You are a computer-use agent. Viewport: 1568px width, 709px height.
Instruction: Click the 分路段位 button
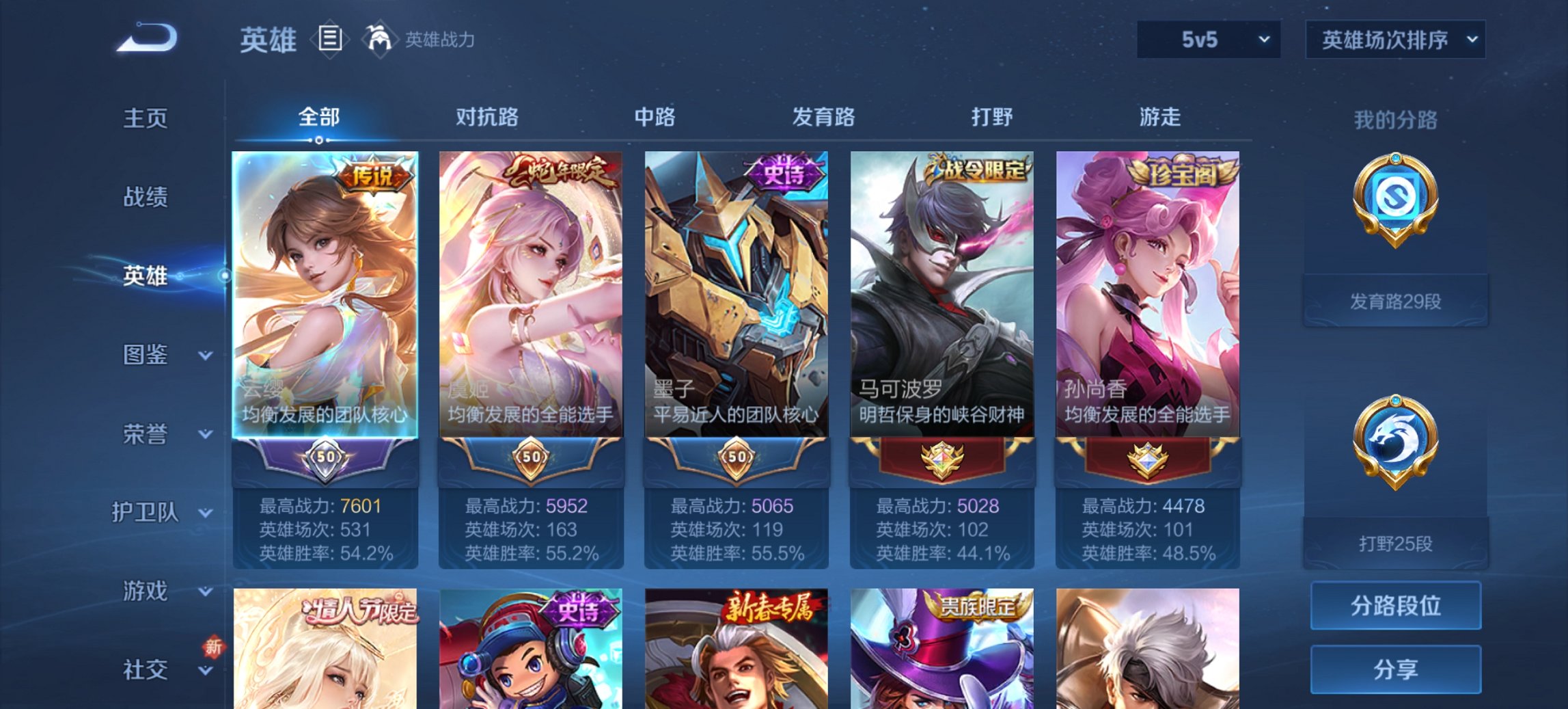1395,606
